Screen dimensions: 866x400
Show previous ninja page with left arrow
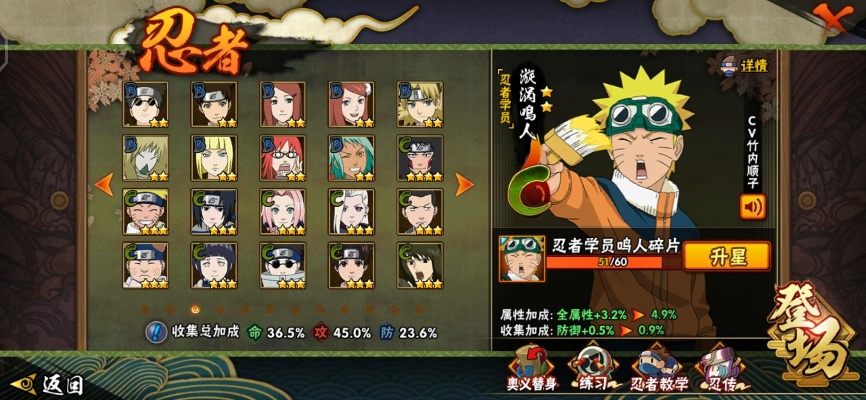(x=102, y=184)
